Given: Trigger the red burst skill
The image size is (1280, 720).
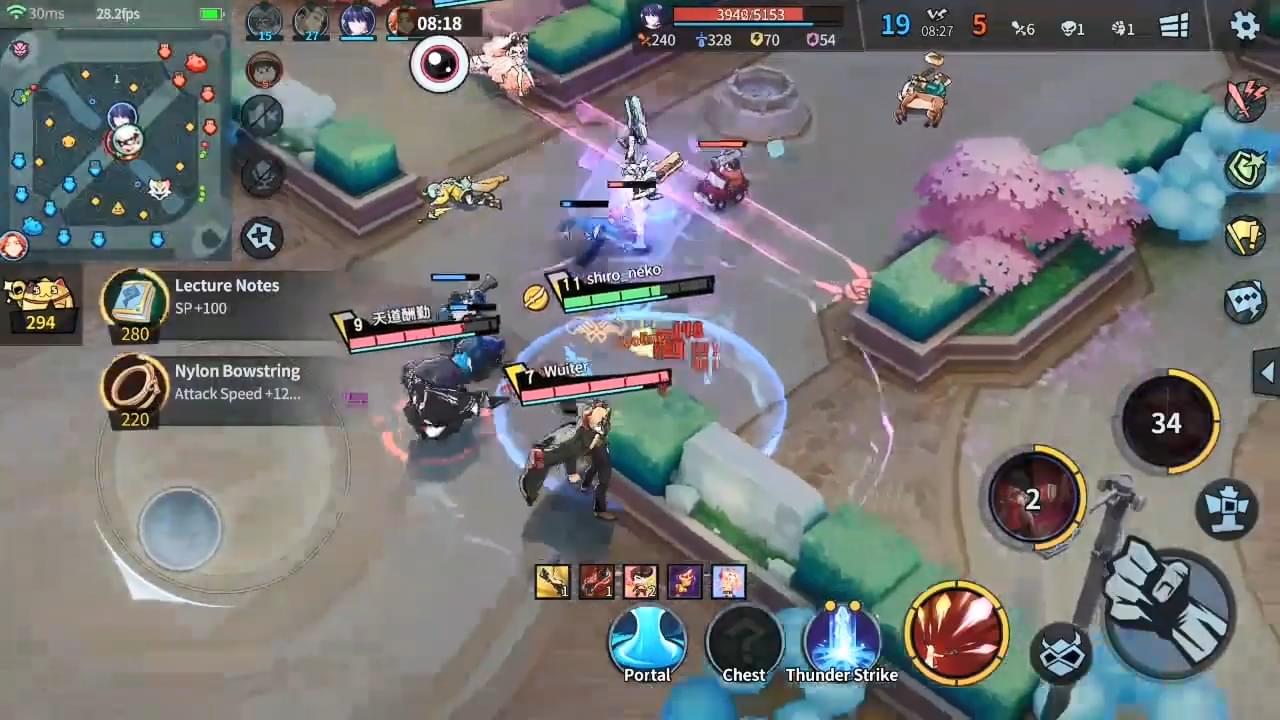Looking at the screenshot, I should point(955,632).
